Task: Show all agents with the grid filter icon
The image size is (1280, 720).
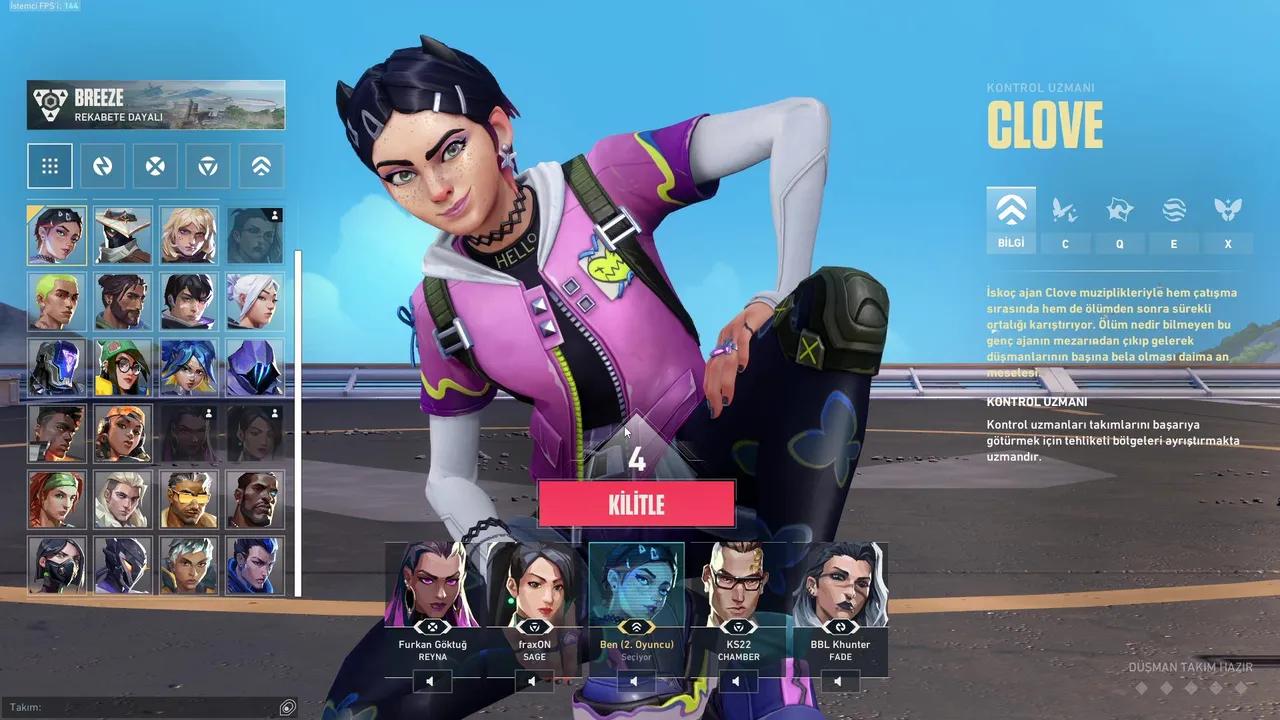Action: (49, 166)
